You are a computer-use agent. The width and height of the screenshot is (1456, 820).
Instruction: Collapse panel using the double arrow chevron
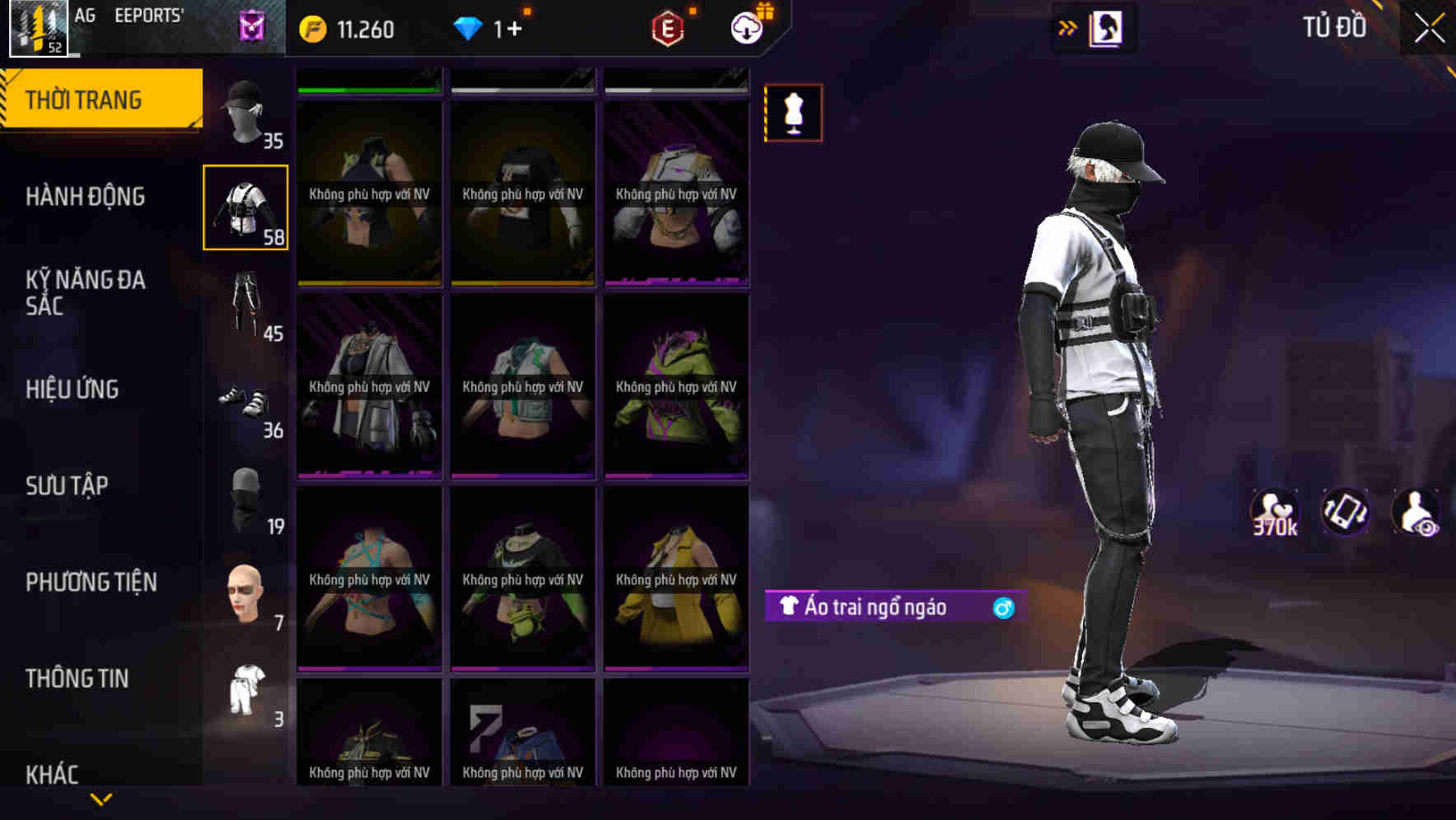[x=1068, y=27]
